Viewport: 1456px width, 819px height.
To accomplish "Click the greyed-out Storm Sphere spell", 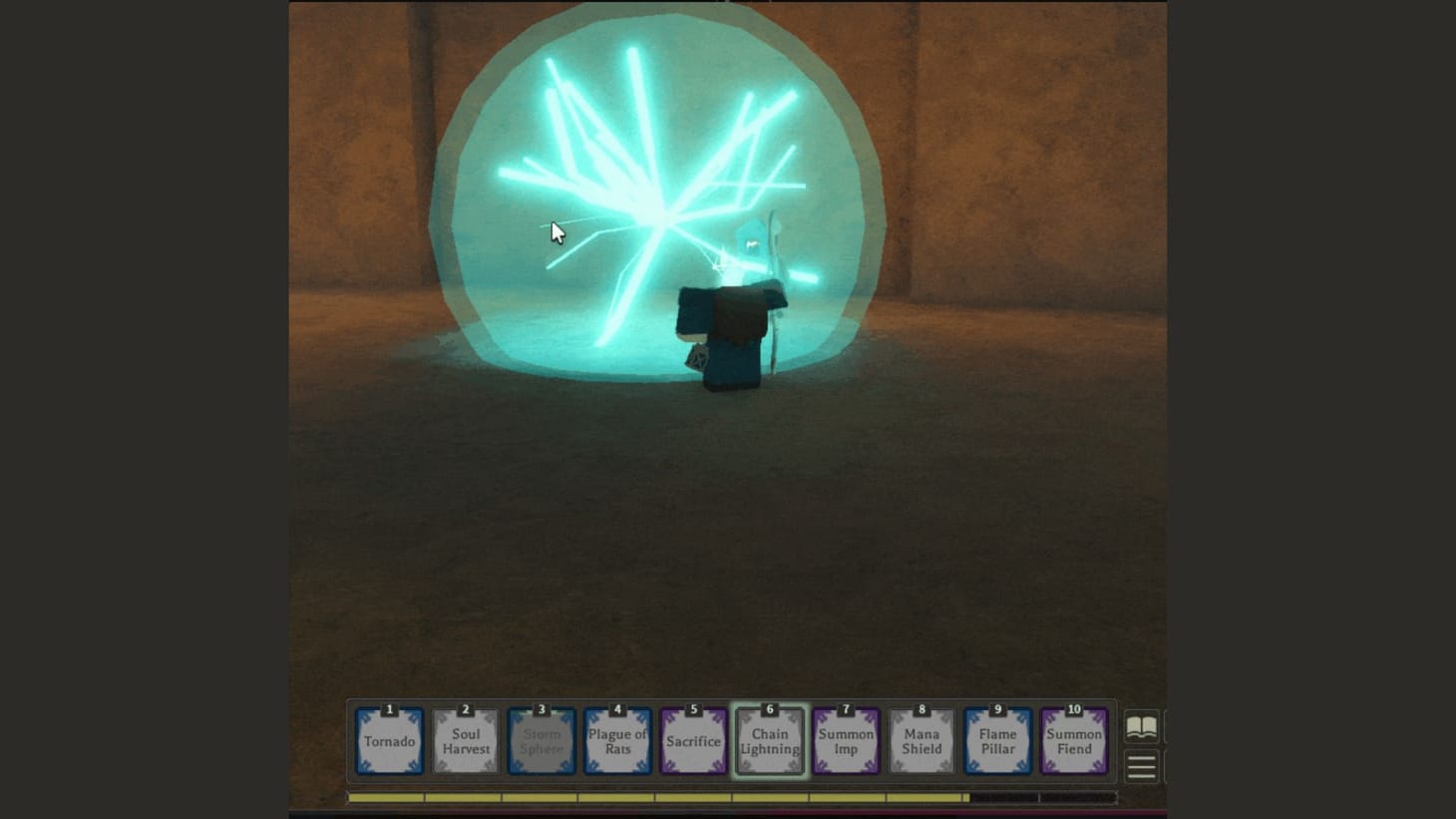I will click(x=542, y=741).
